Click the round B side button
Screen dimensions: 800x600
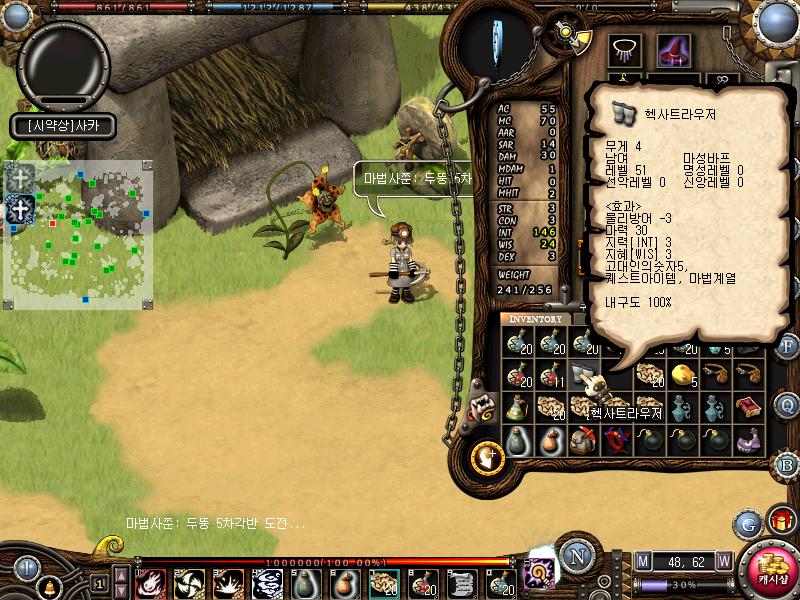786,464
